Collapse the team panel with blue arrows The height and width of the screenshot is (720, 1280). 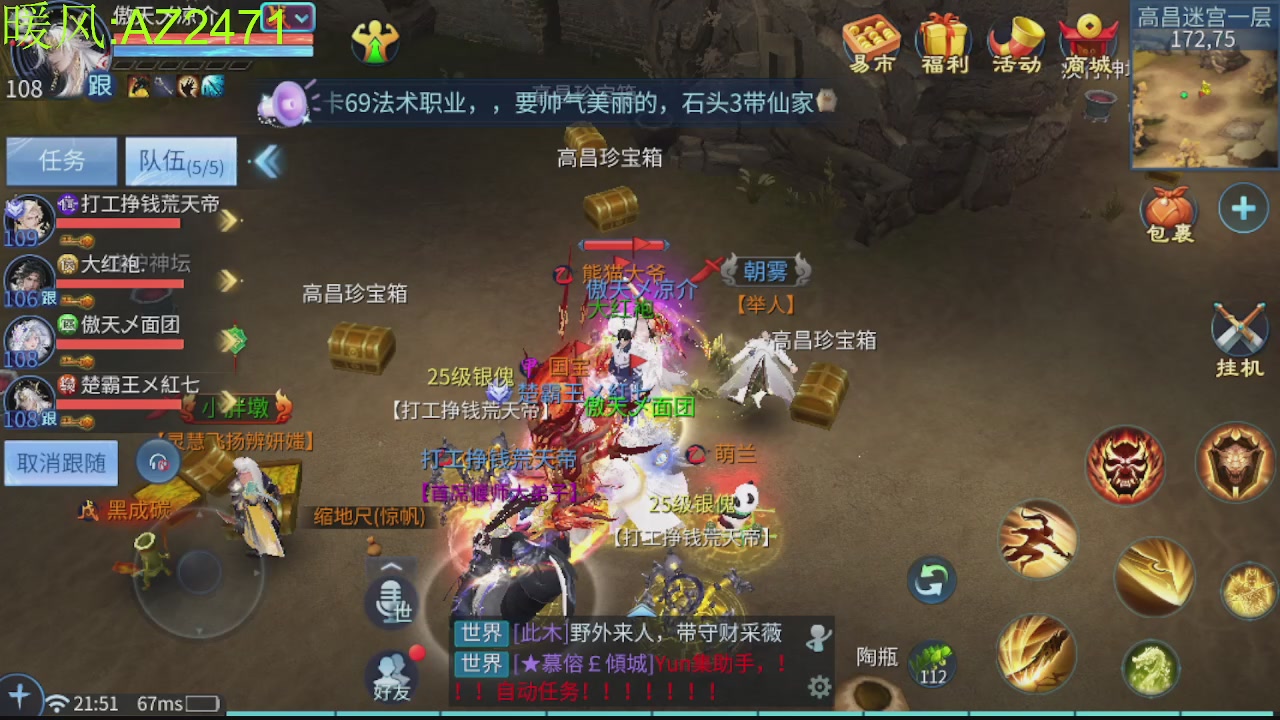pos(266,163)
